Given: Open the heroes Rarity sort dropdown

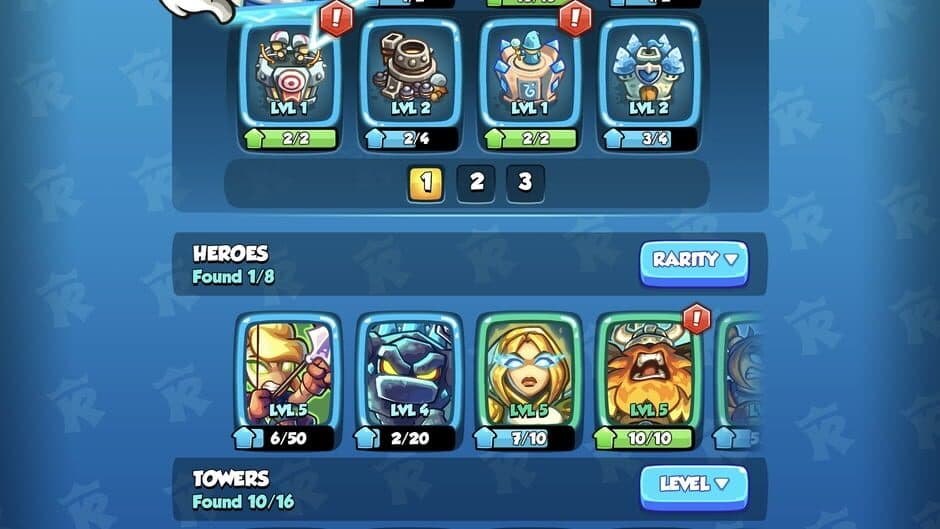Looking at the screenshot, I should pyautogui.click(x=694, y=261).
